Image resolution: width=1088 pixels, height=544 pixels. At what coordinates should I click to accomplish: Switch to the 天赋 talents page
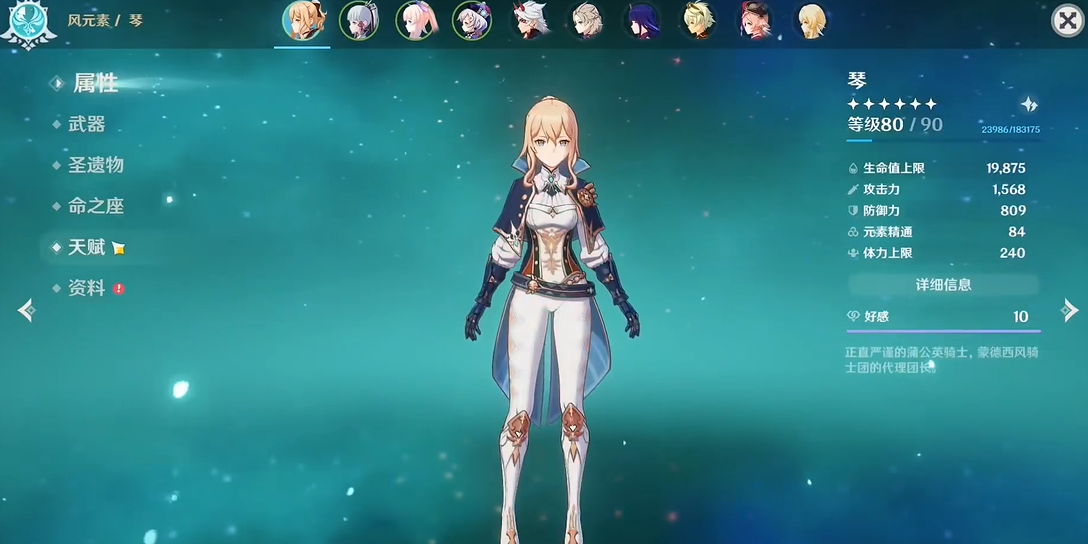87,247
